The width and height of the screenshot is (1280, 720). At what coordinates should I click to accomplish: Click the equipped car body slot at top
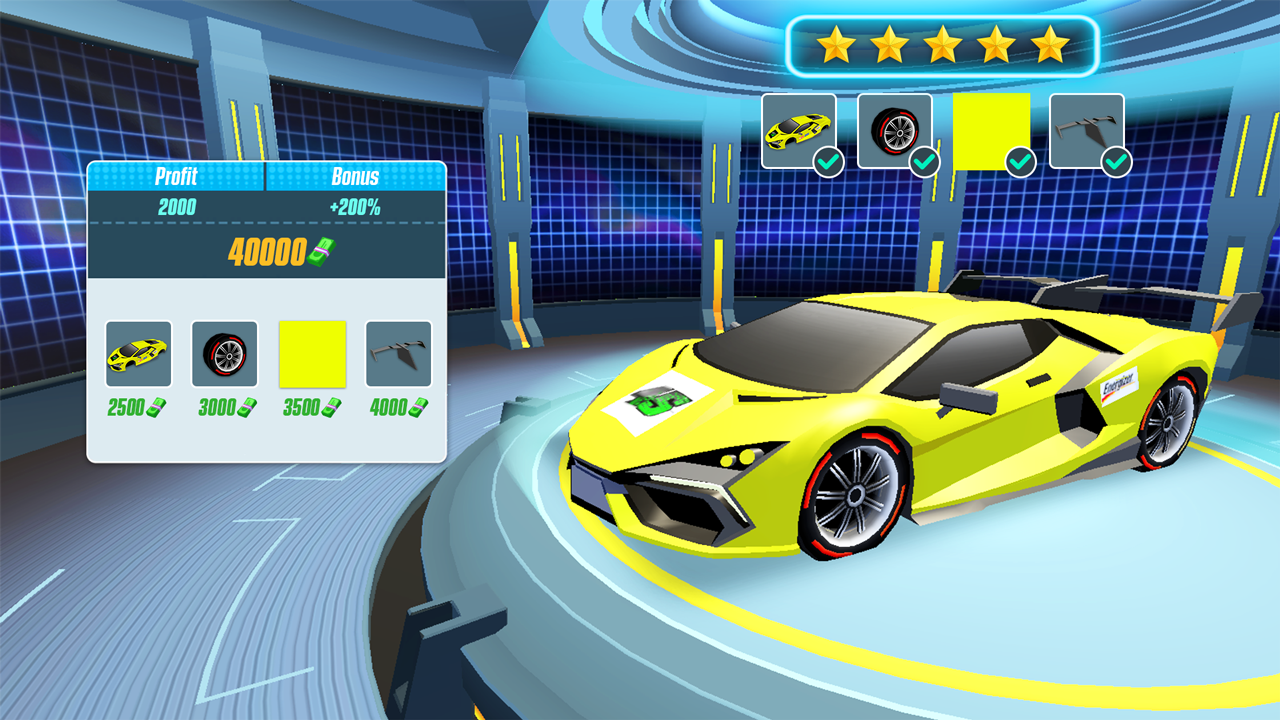797,127
